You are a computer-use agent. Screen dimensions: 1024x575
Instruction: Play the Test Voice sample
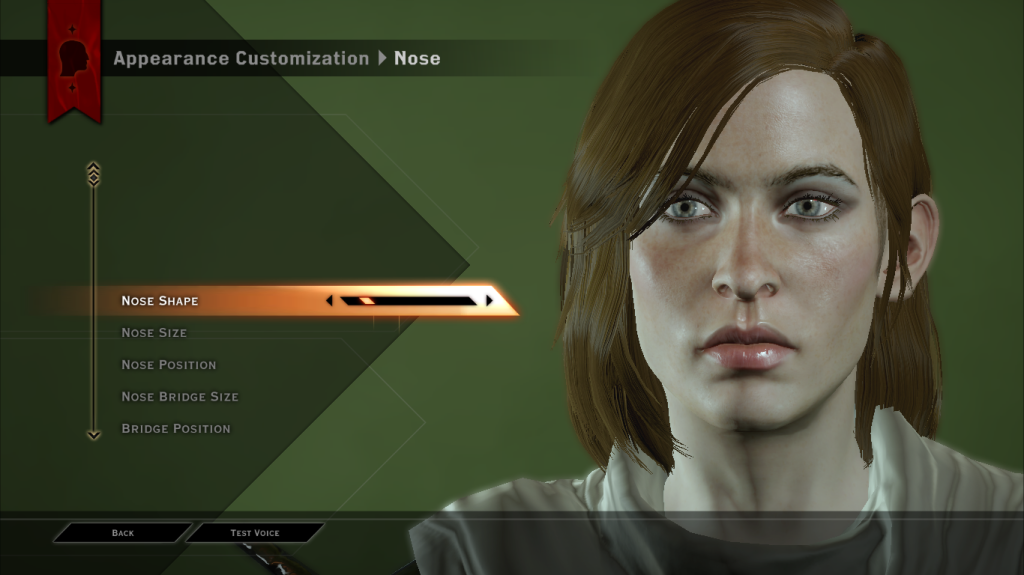pos(255,533)
